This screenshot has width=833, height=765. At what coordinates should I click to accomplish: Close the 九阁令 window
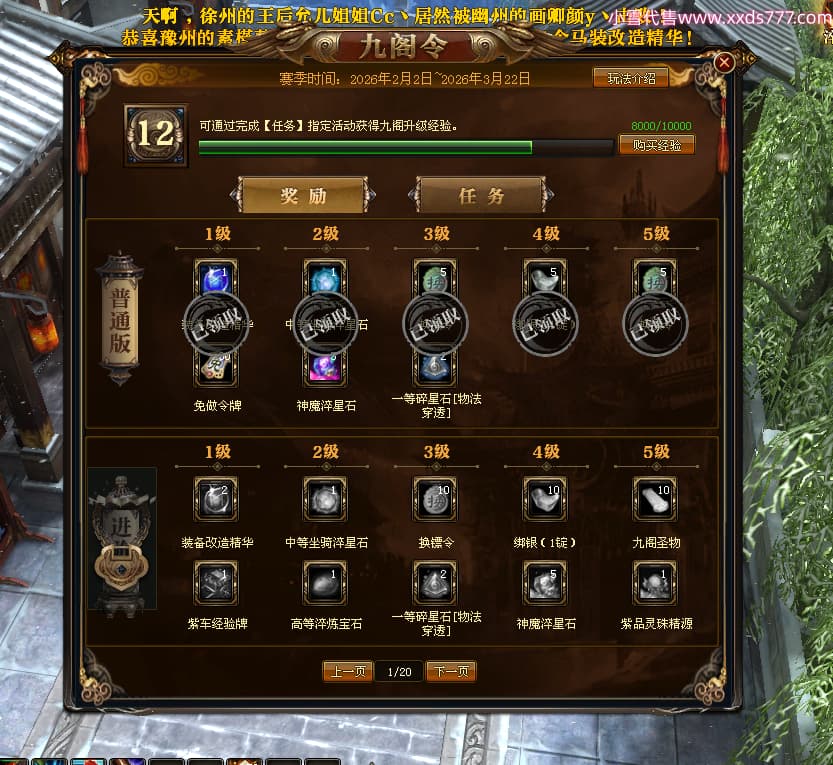pyautogui.click(x=725, y=62)
